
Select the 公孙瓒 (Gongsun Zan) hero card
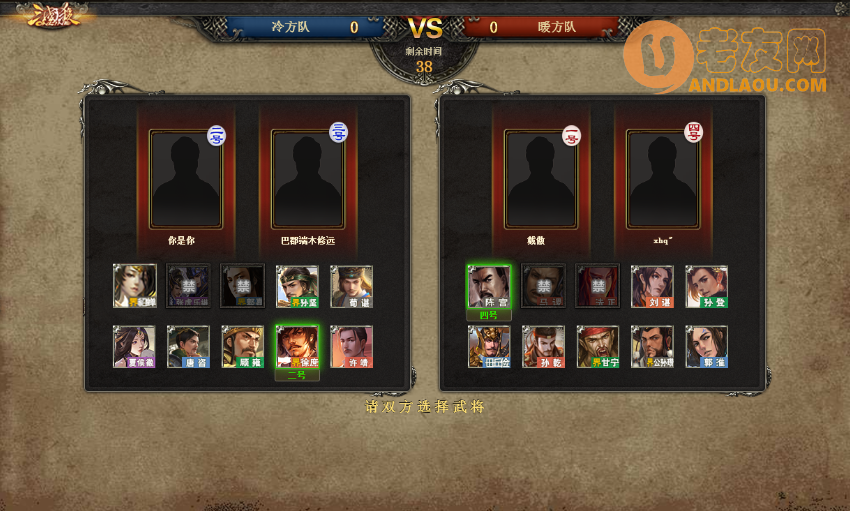click(652, 346)
